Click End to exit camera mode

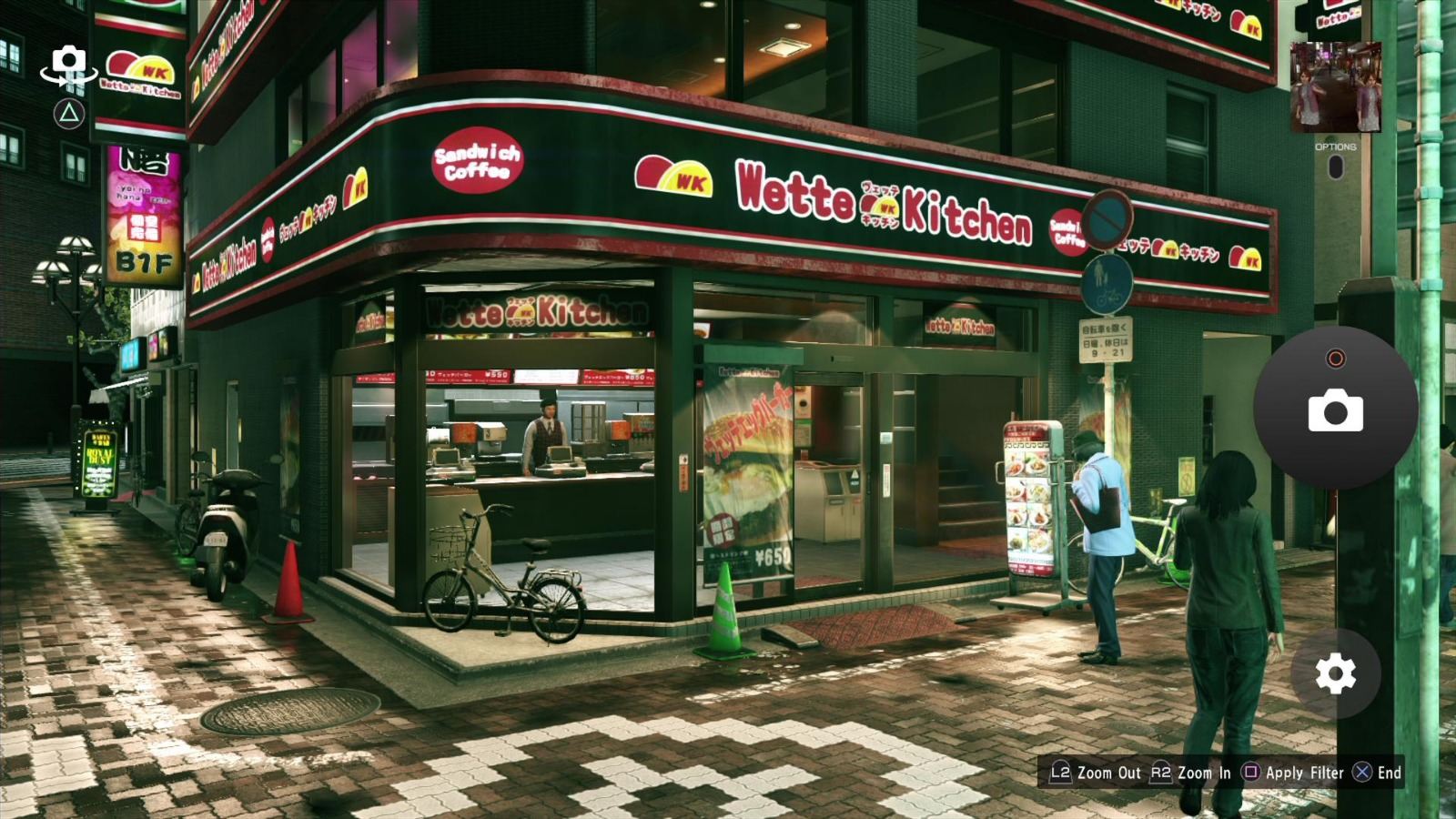[x=1390, y=772]
